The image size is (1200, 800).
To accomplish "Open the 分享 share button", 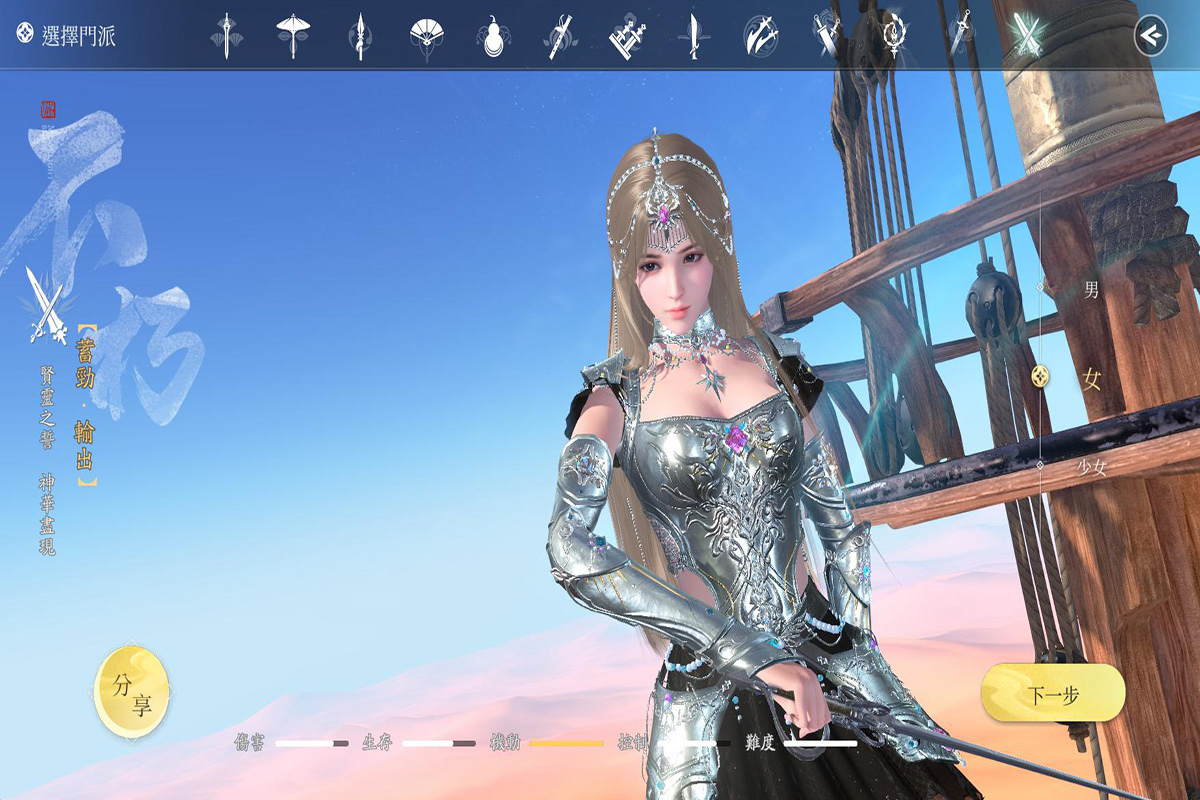I will click(x=132, y=692).
